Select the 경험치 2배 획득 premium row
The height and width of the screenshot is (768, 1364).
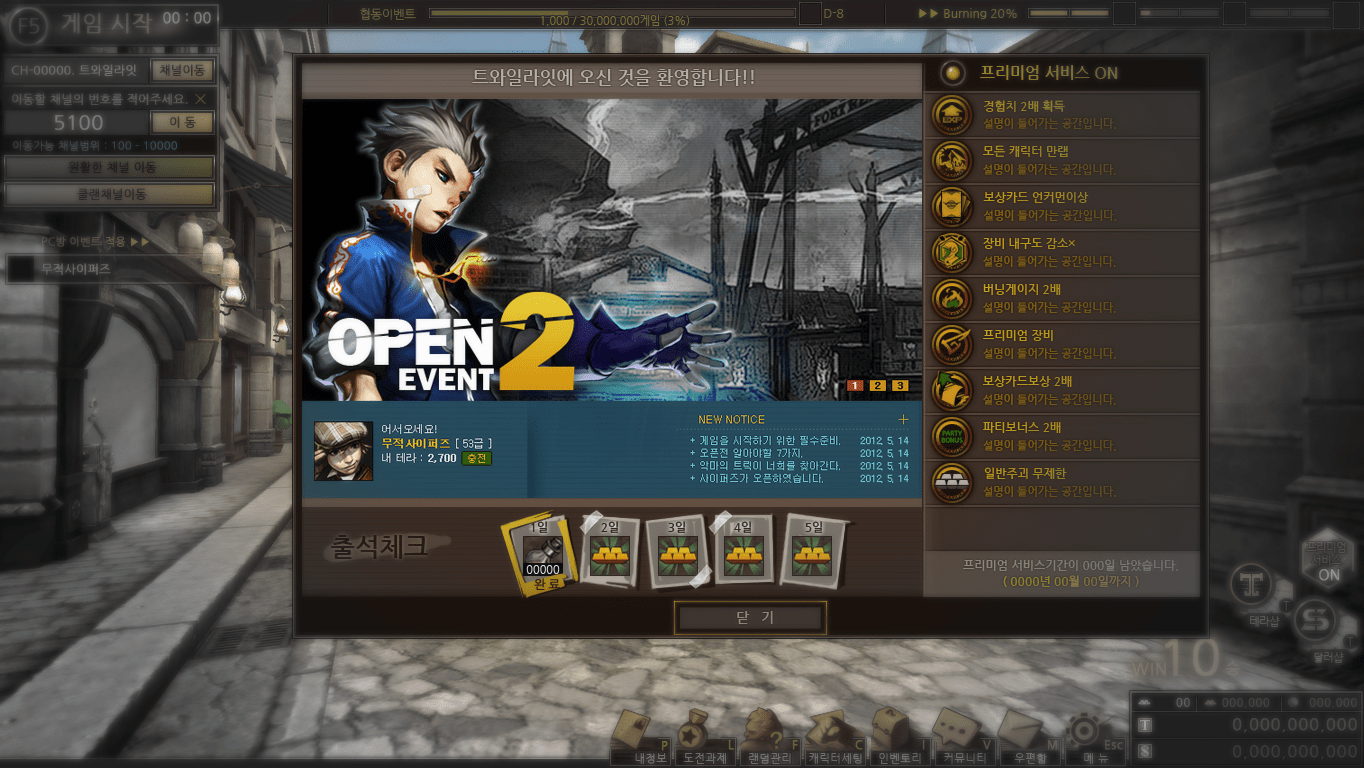point(1062,115)
